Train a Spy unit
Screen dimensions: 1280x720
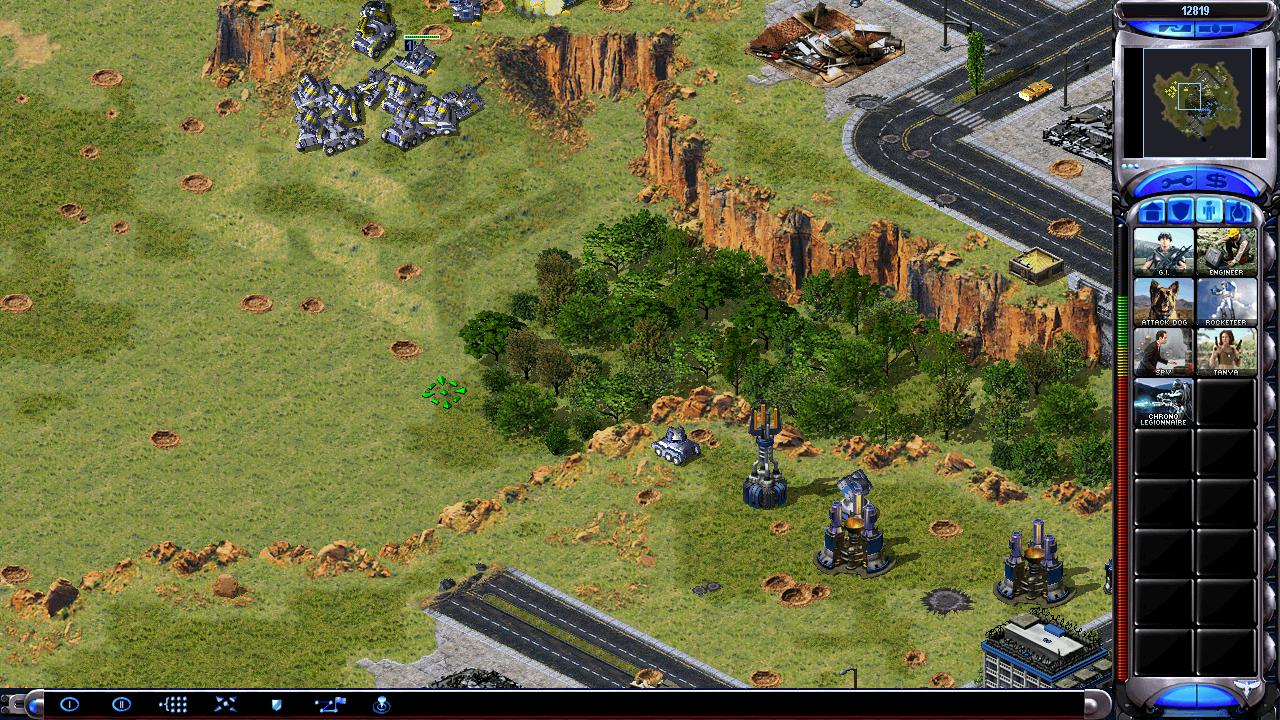point(1163,351)
